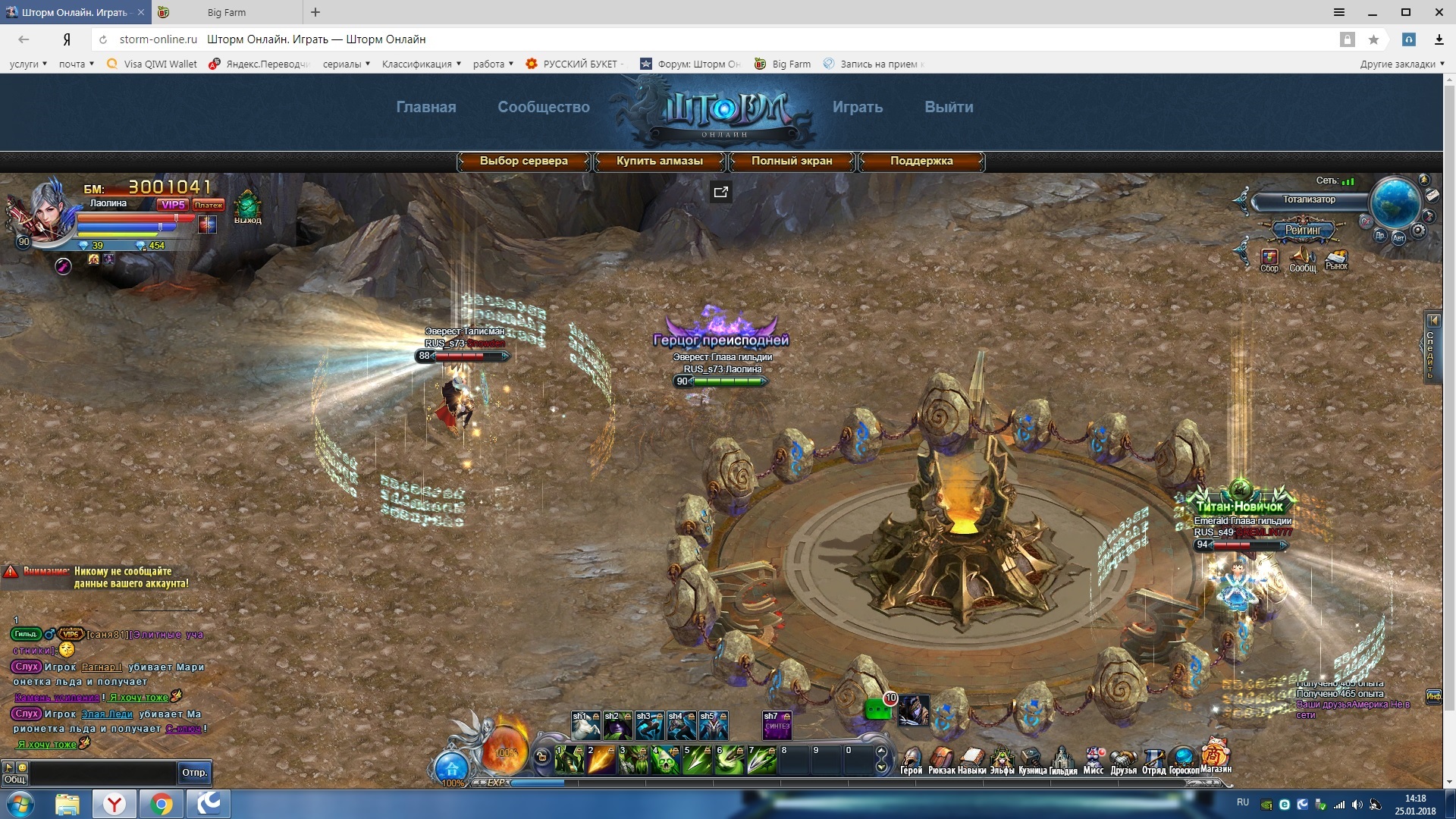Open the Навыки skills book

click(x=971, y=760)
